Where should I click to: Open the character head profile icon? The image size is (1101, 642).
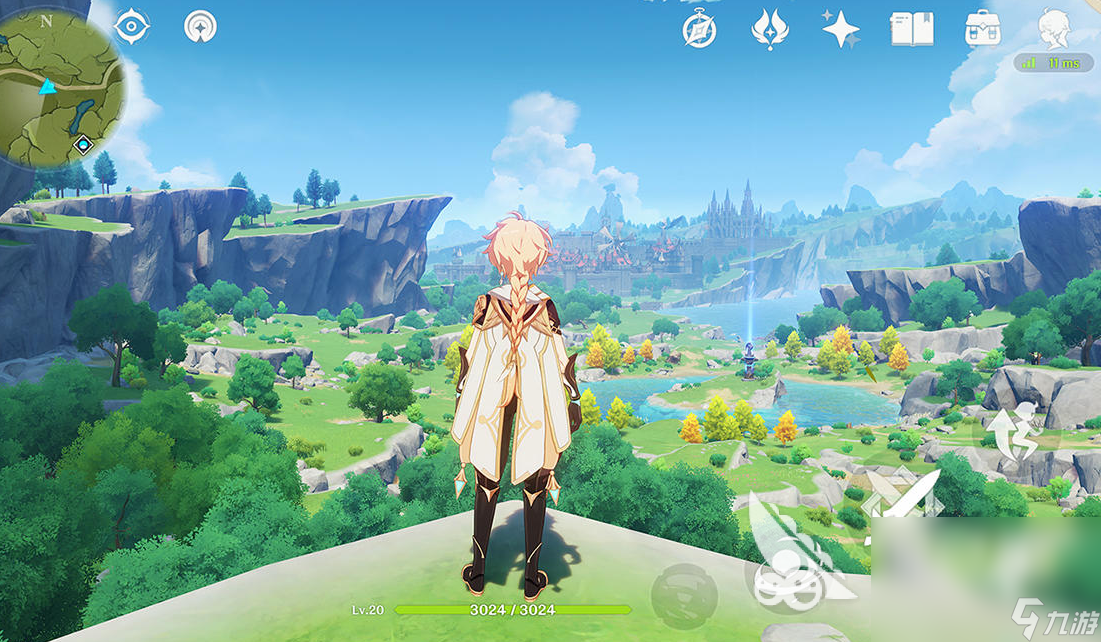click(x=1054, y=28)
